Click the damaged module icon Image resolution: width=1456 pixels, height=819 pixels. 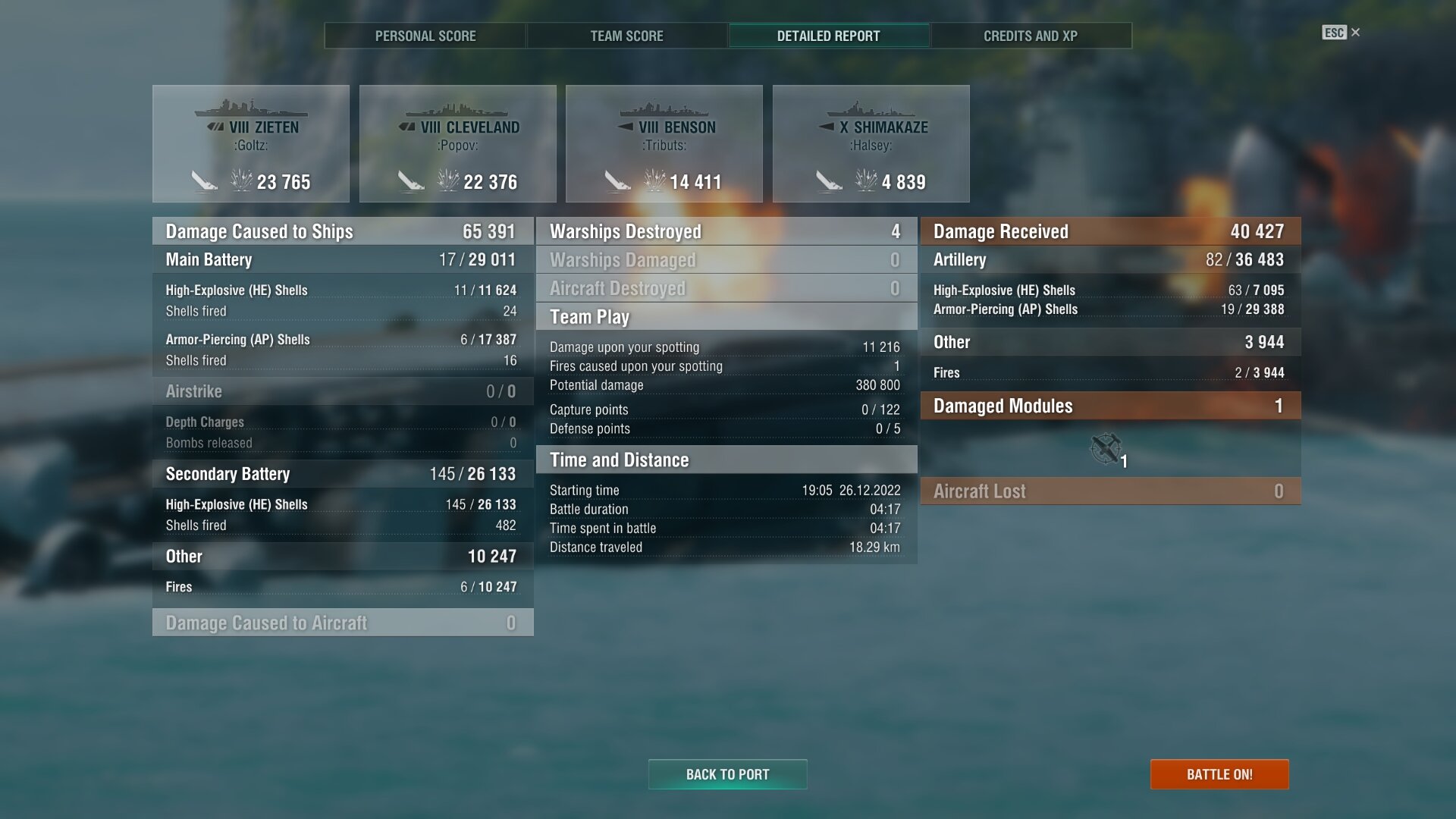click(1106, 448)
